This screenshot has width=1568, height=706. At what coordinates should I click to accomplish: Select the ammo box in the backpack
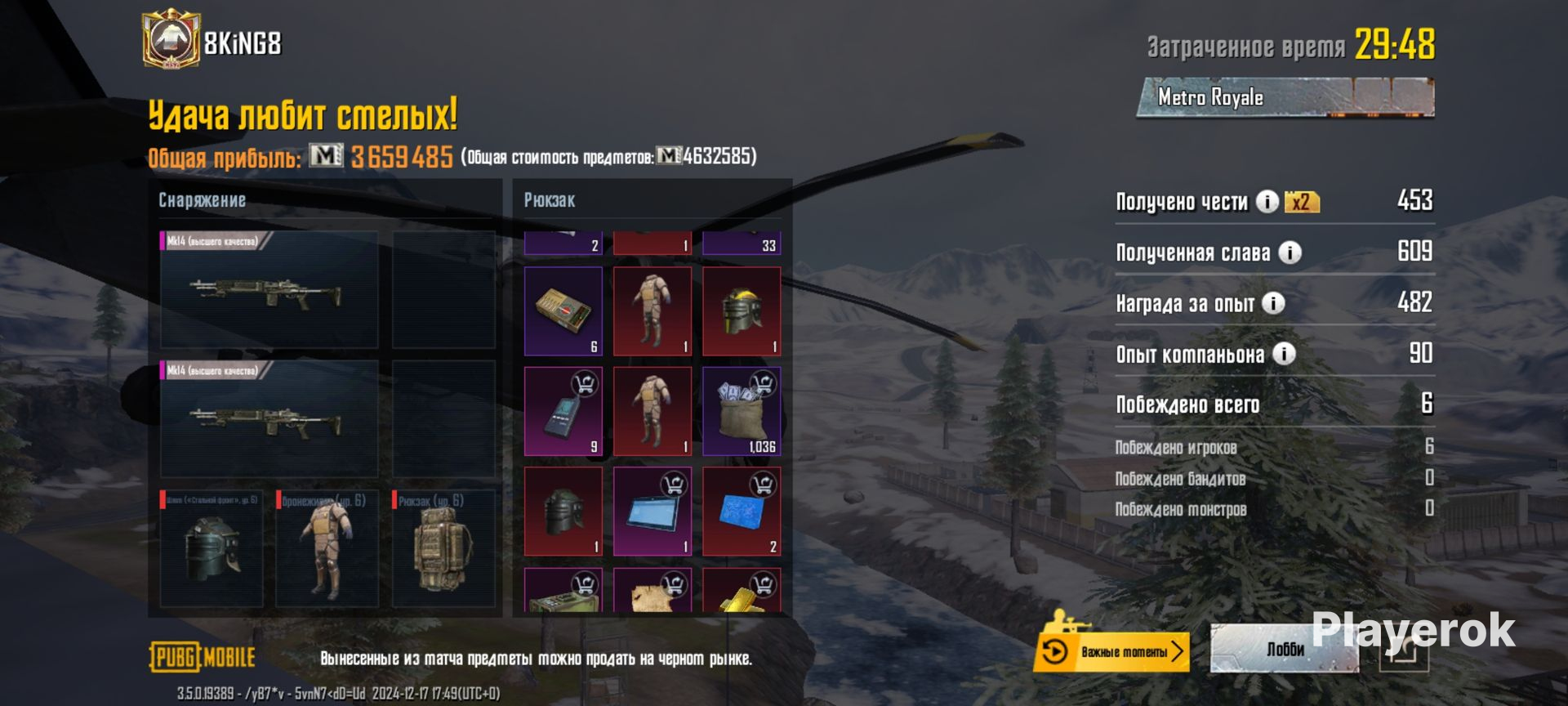(x=563, y=311)
